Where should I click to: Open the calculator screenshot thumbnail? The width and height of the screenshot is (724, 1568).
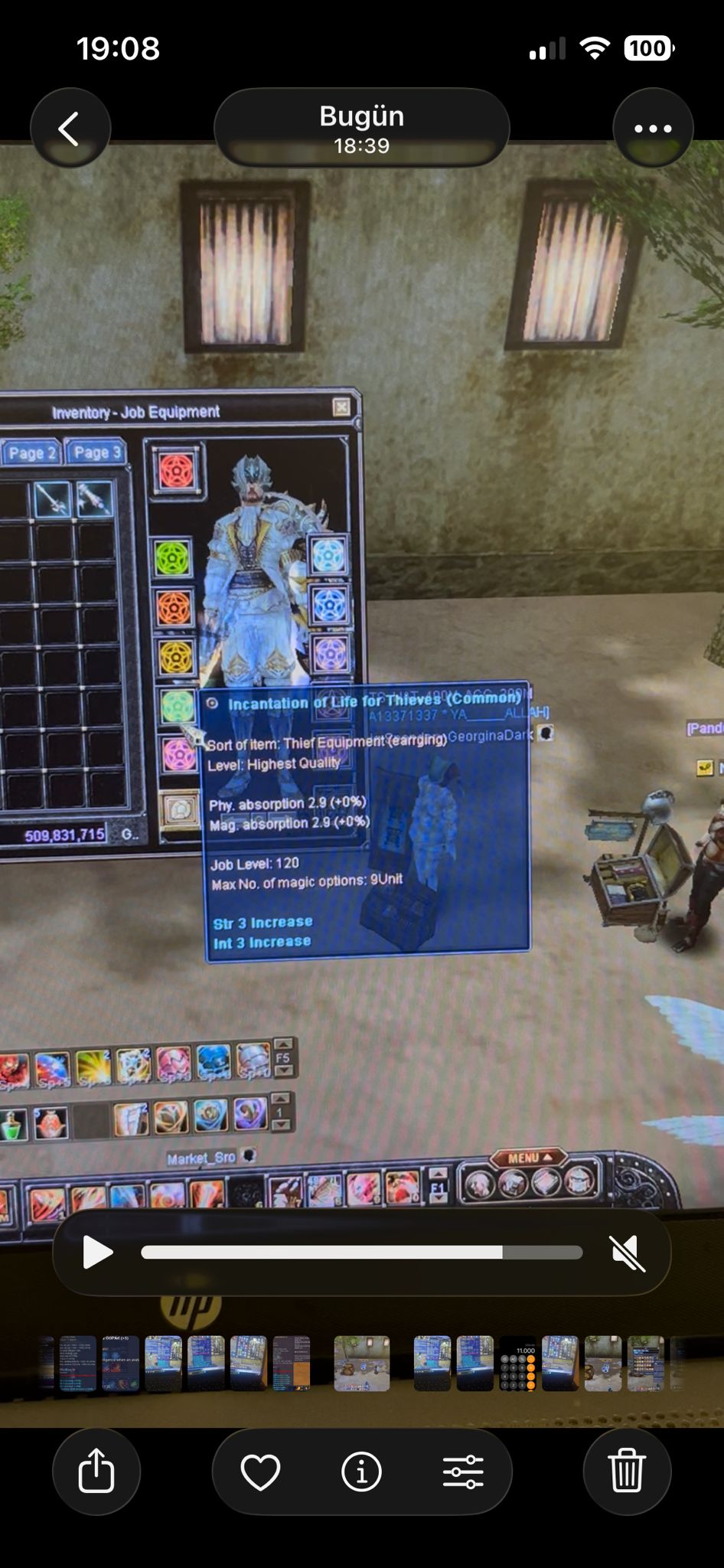click(x=518, y=1364)
